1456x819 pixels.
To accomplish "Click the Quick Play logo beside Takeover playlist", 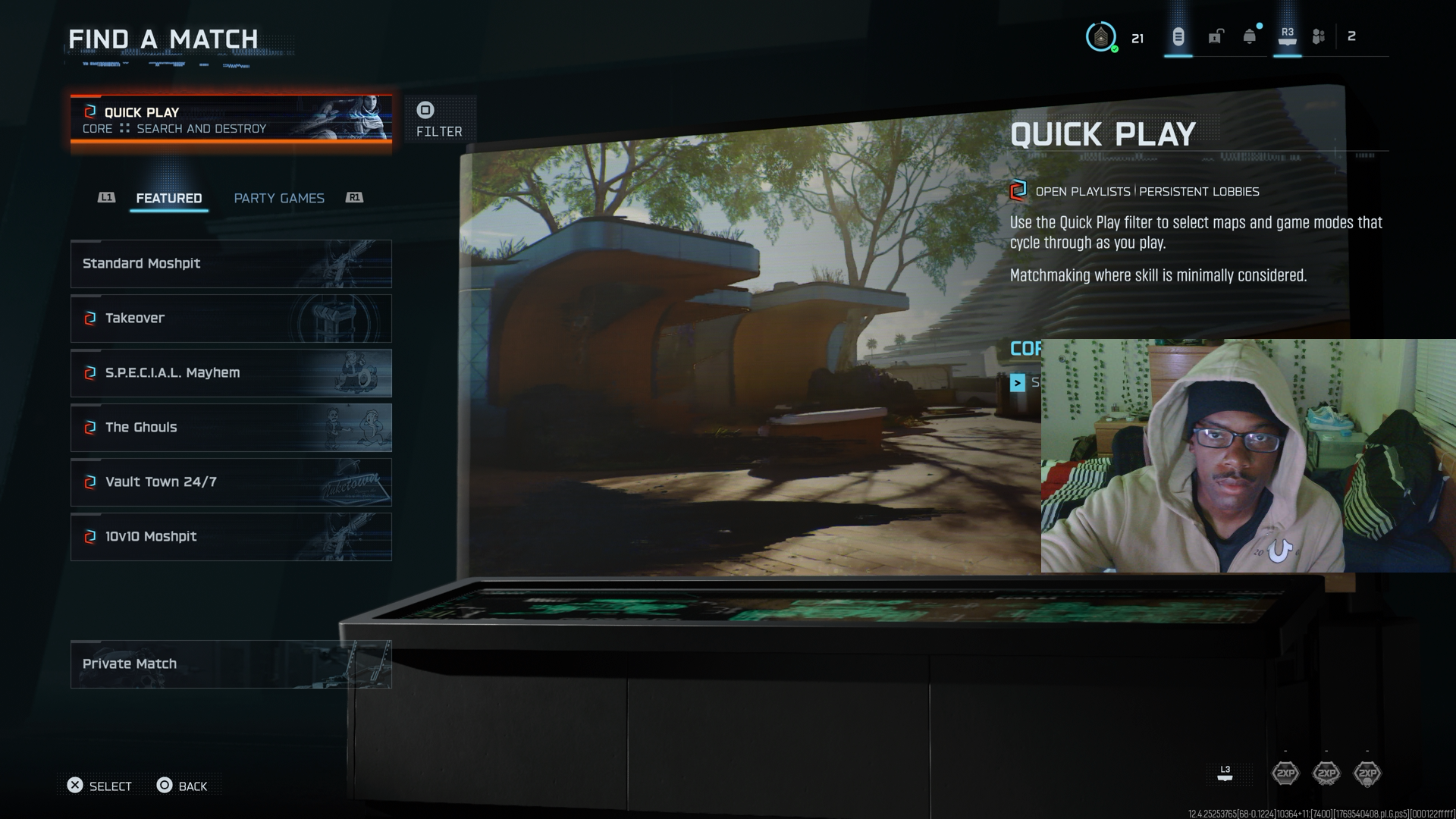I will (x=89, y=318).
